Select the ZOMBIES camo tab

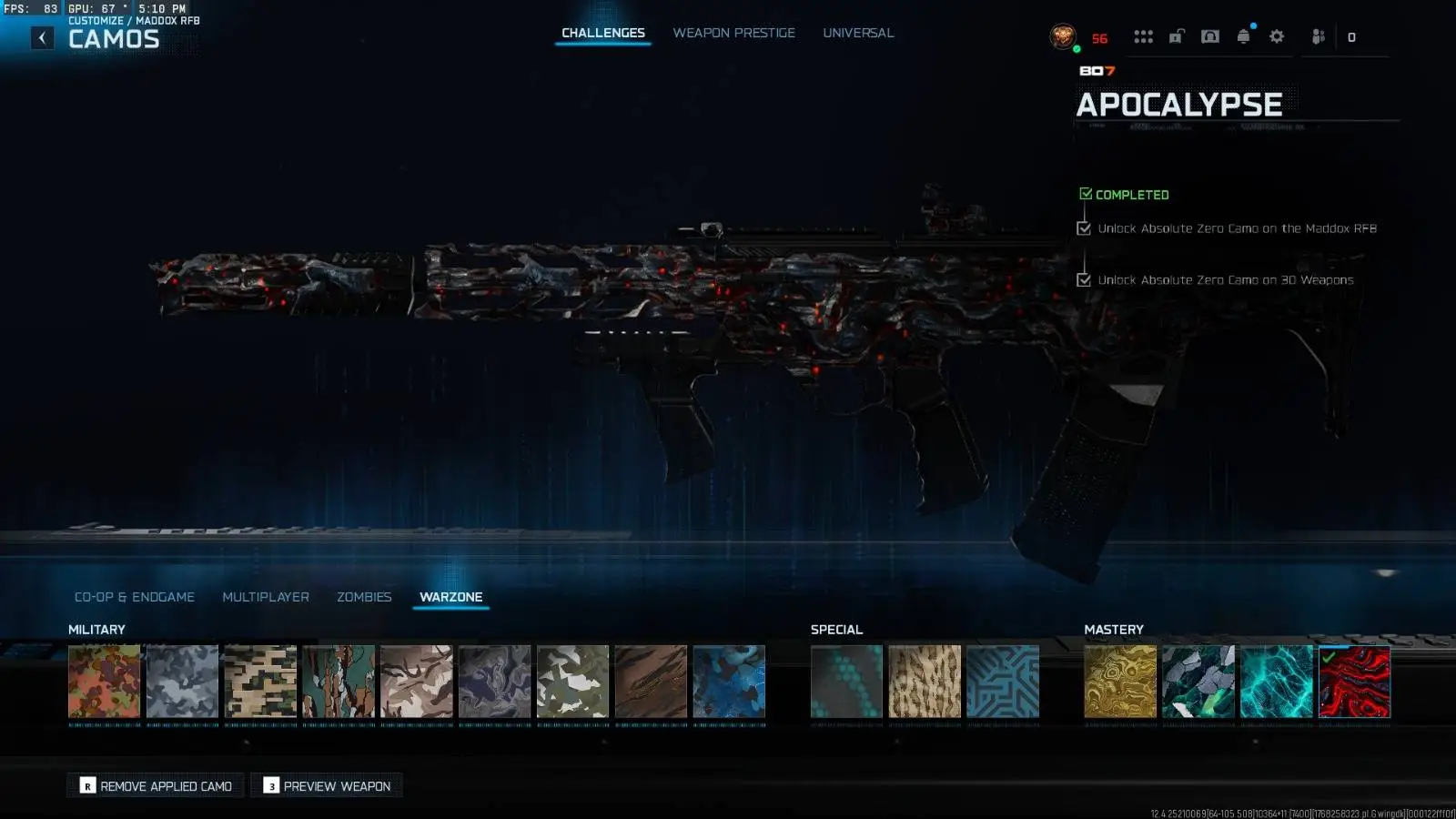click(364, 597)
